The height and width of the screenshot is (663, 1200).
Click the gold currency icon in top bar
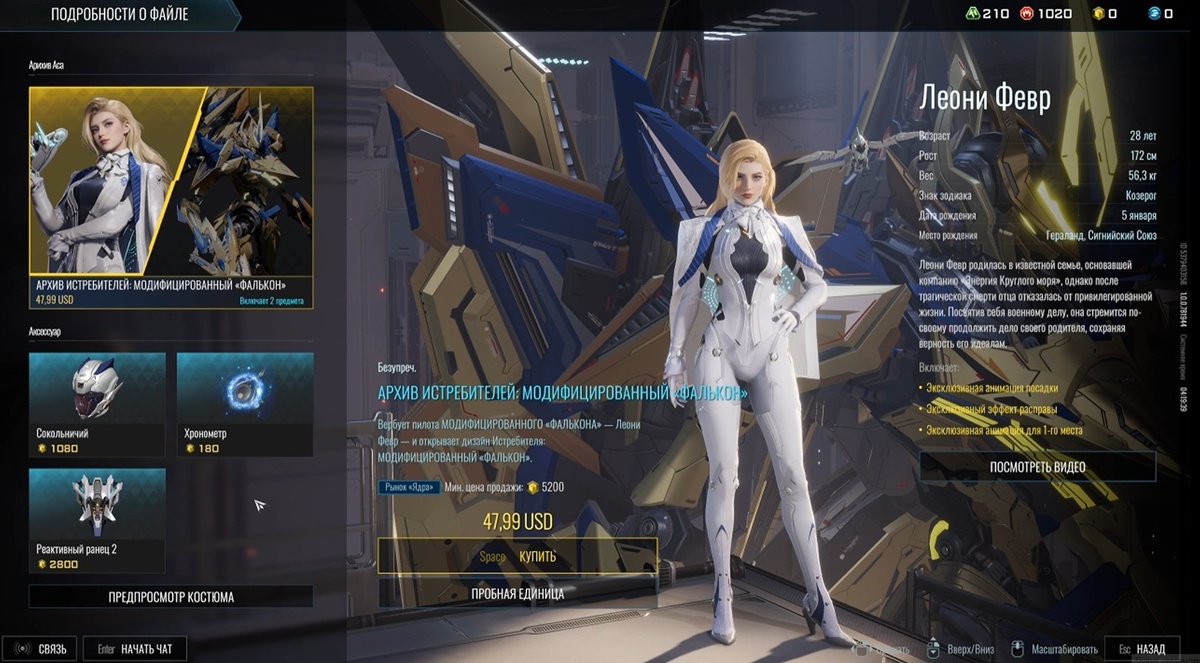(x=1097, y=13)
